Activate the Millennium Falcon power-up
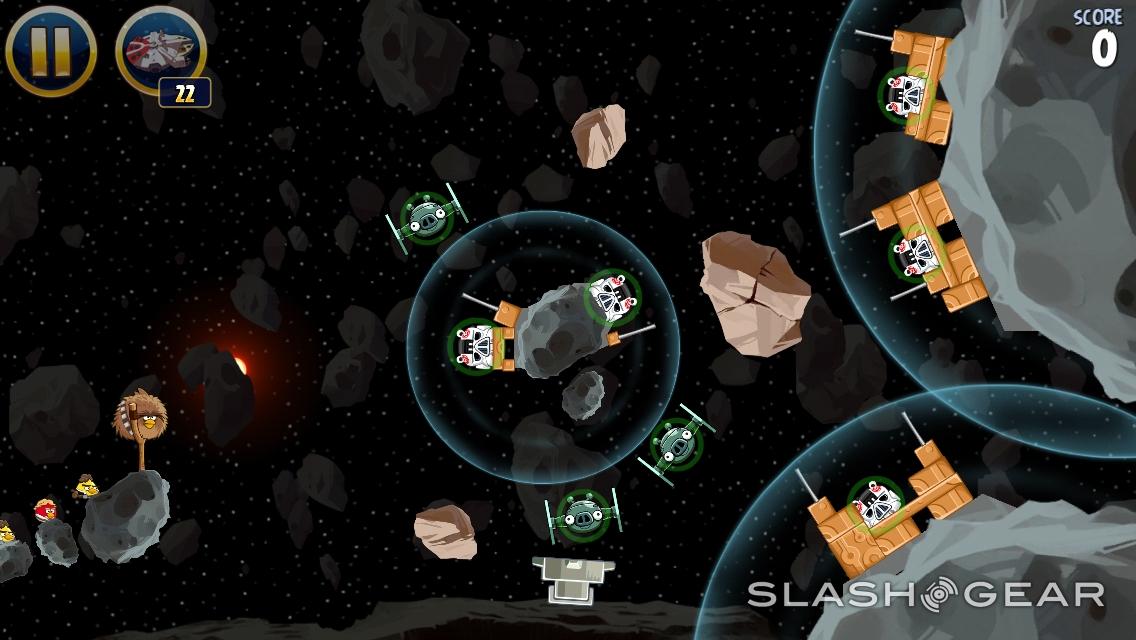 (160, 52)
